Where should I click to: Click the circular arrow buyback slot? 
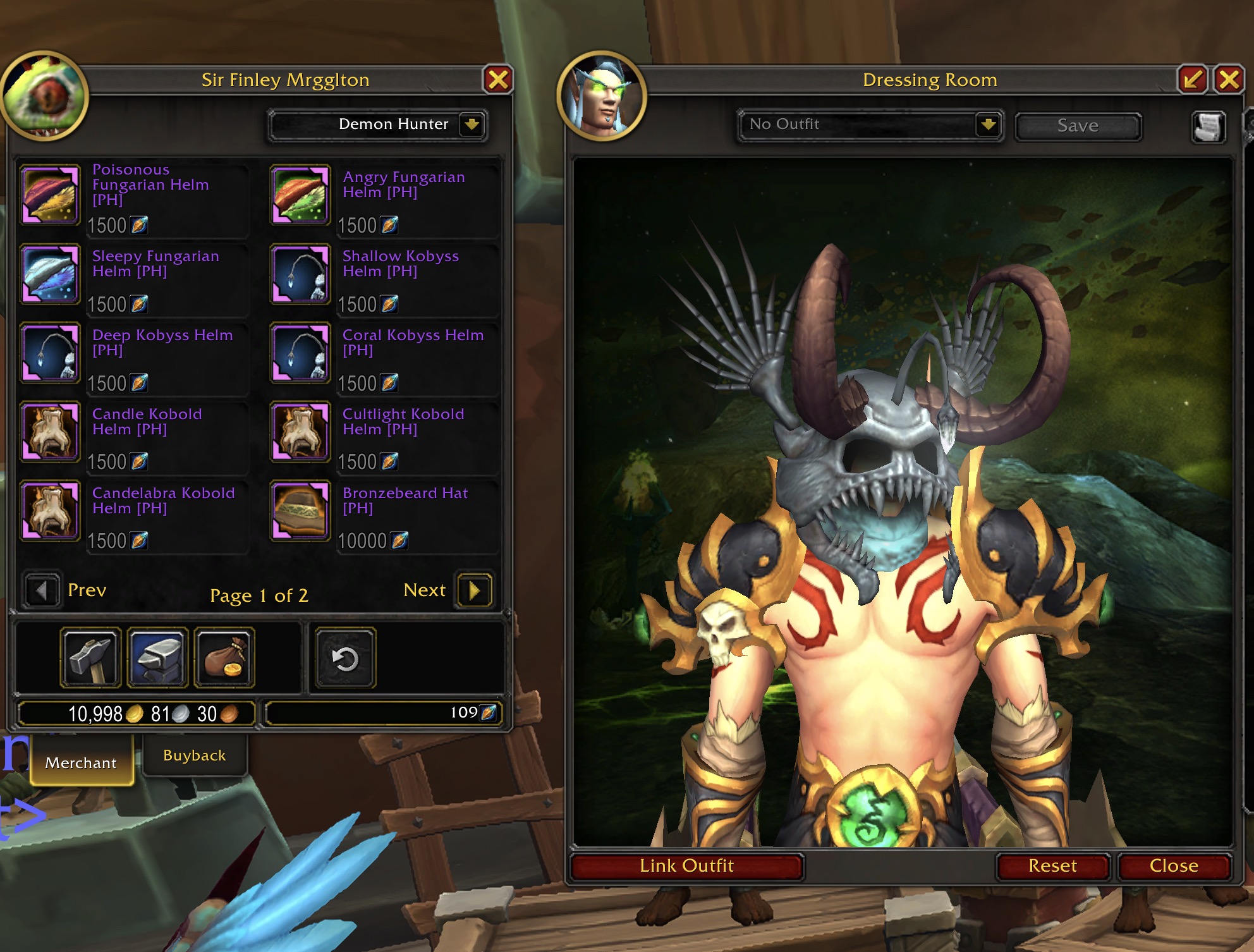[x=345, y=658]
